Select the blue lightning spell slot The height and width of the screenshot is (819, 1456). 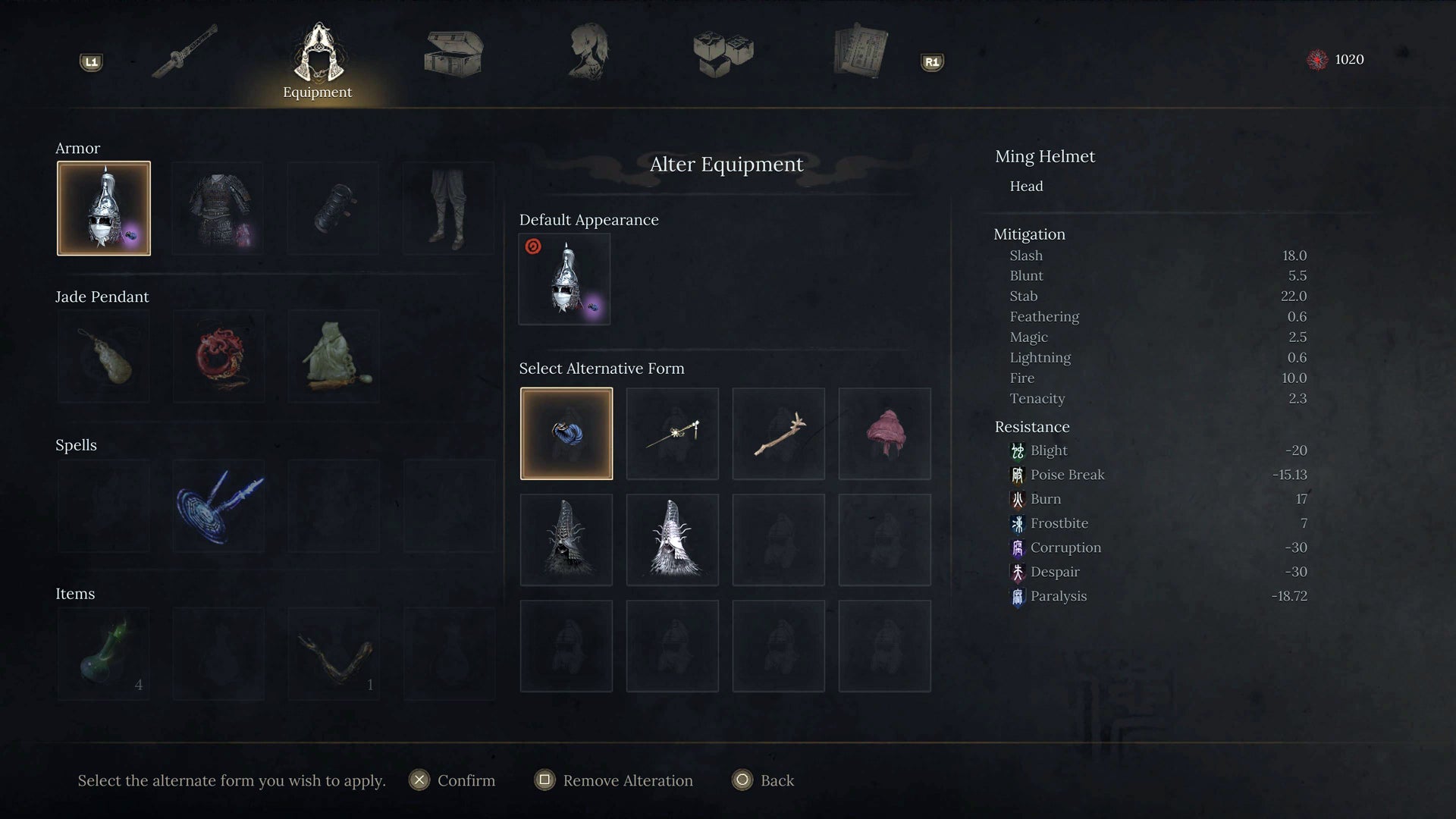[219, 506]
